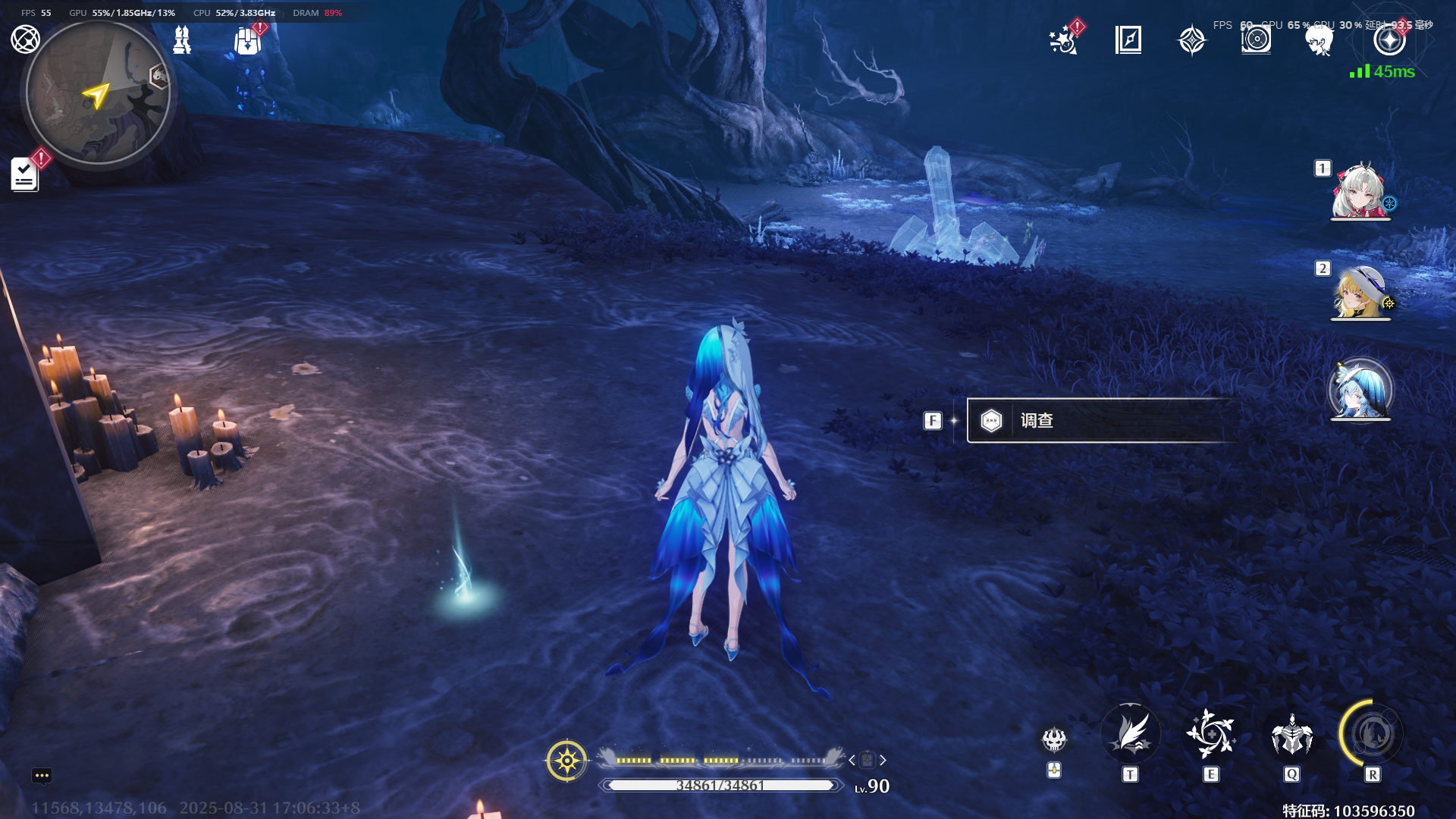
Task: Open the chat bubble
Action: (42, 775)
